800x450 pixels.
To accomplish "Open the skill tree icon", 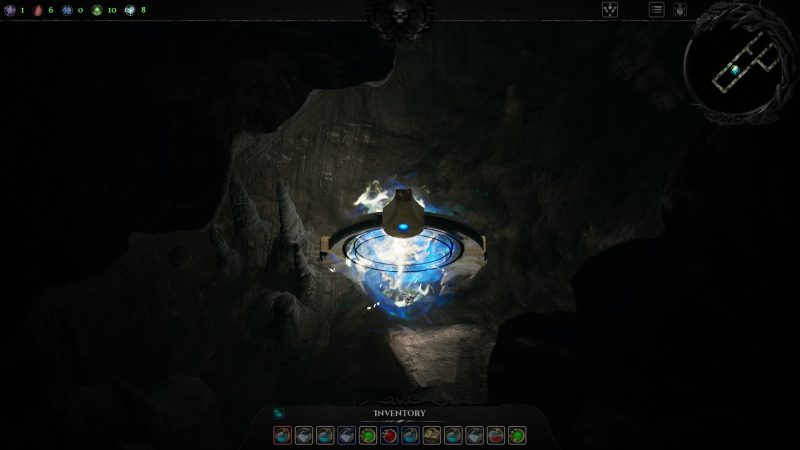I will pyautogui.click(x=610, y=10).
